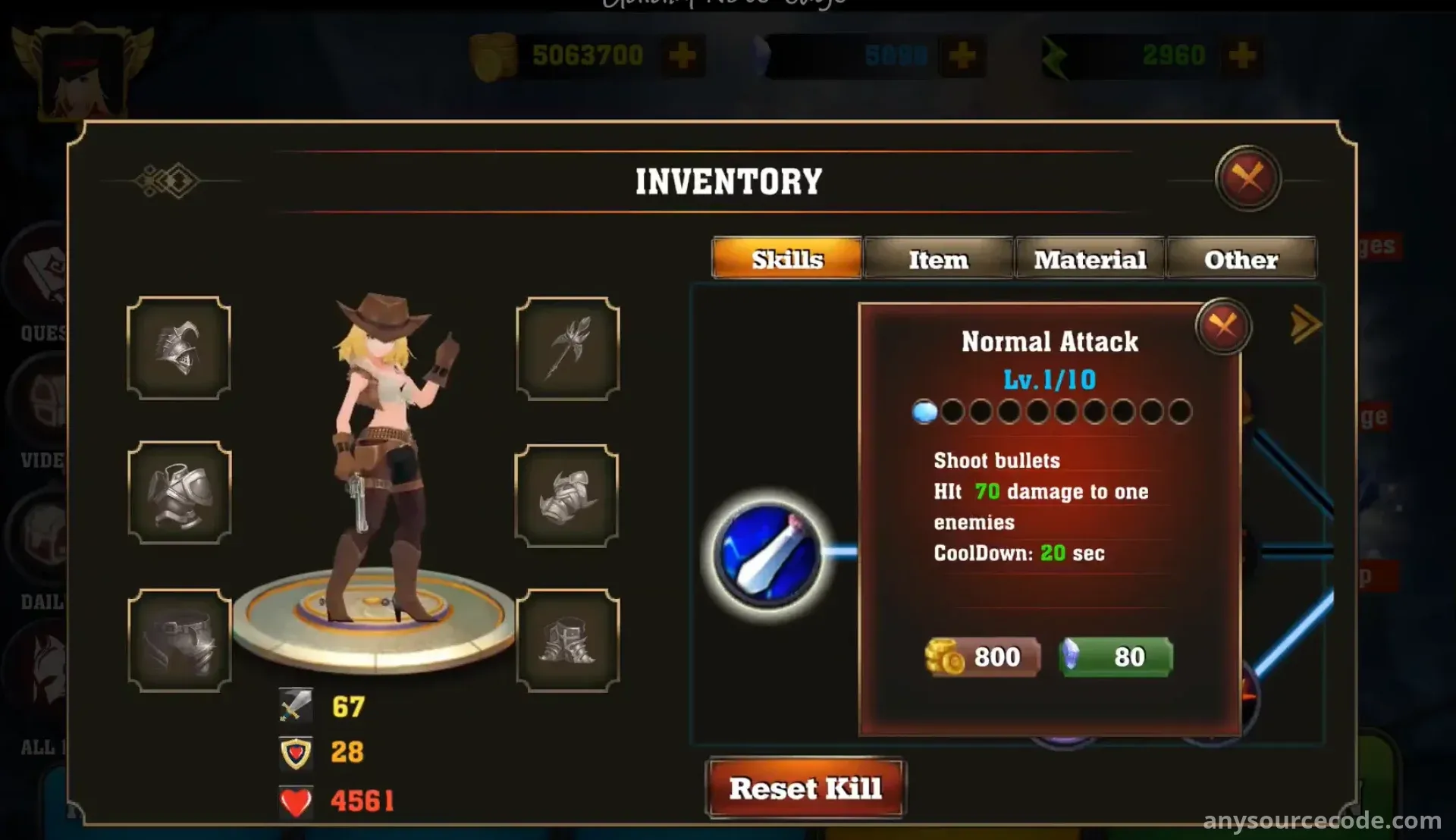The width and height of the screenshot is (1456, 840).
Task: Select the blue Normal Attack skill icon
Action: (768, 554)
